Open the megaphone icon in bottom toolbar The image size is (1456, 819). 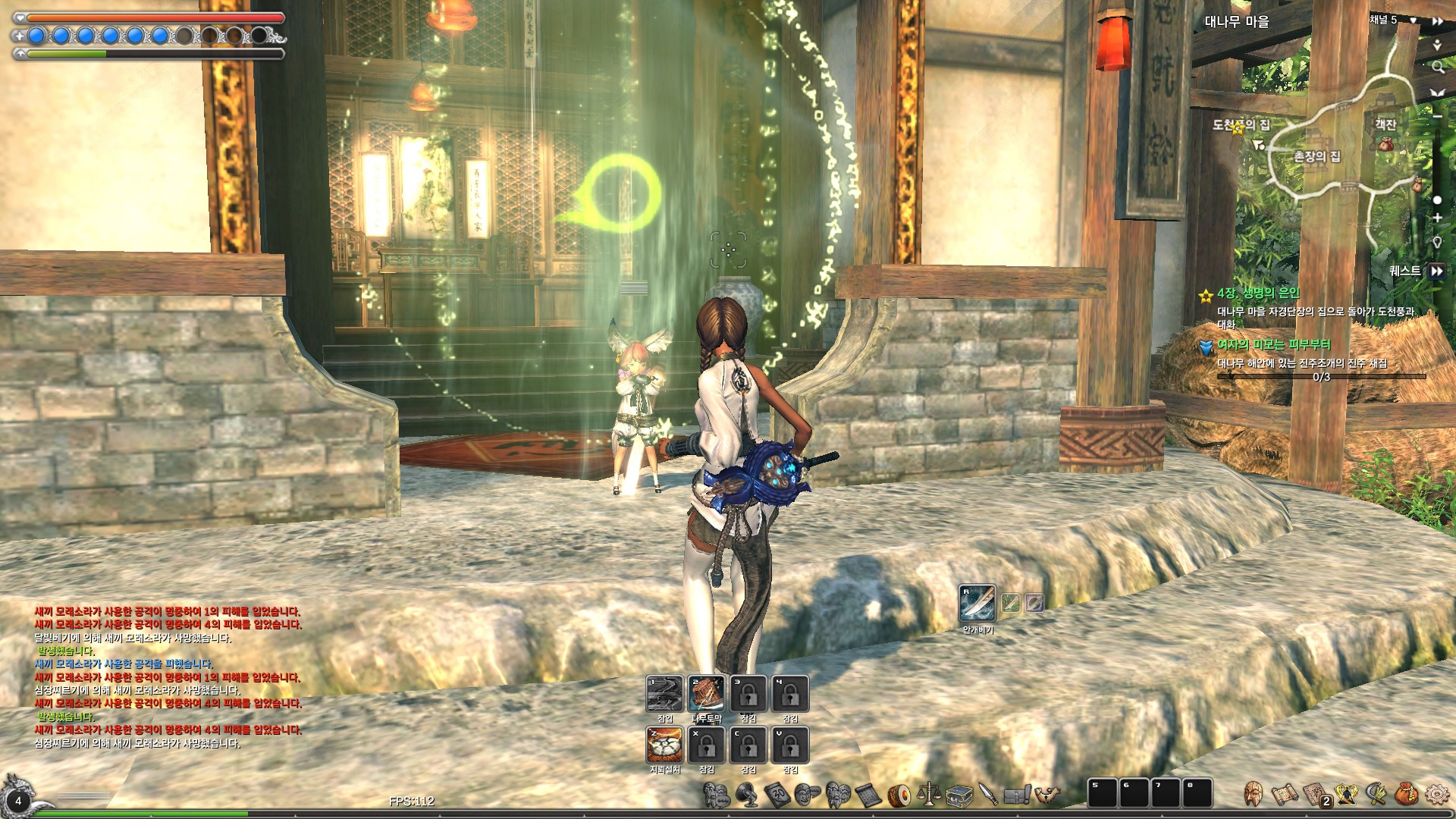coord(747,794)
